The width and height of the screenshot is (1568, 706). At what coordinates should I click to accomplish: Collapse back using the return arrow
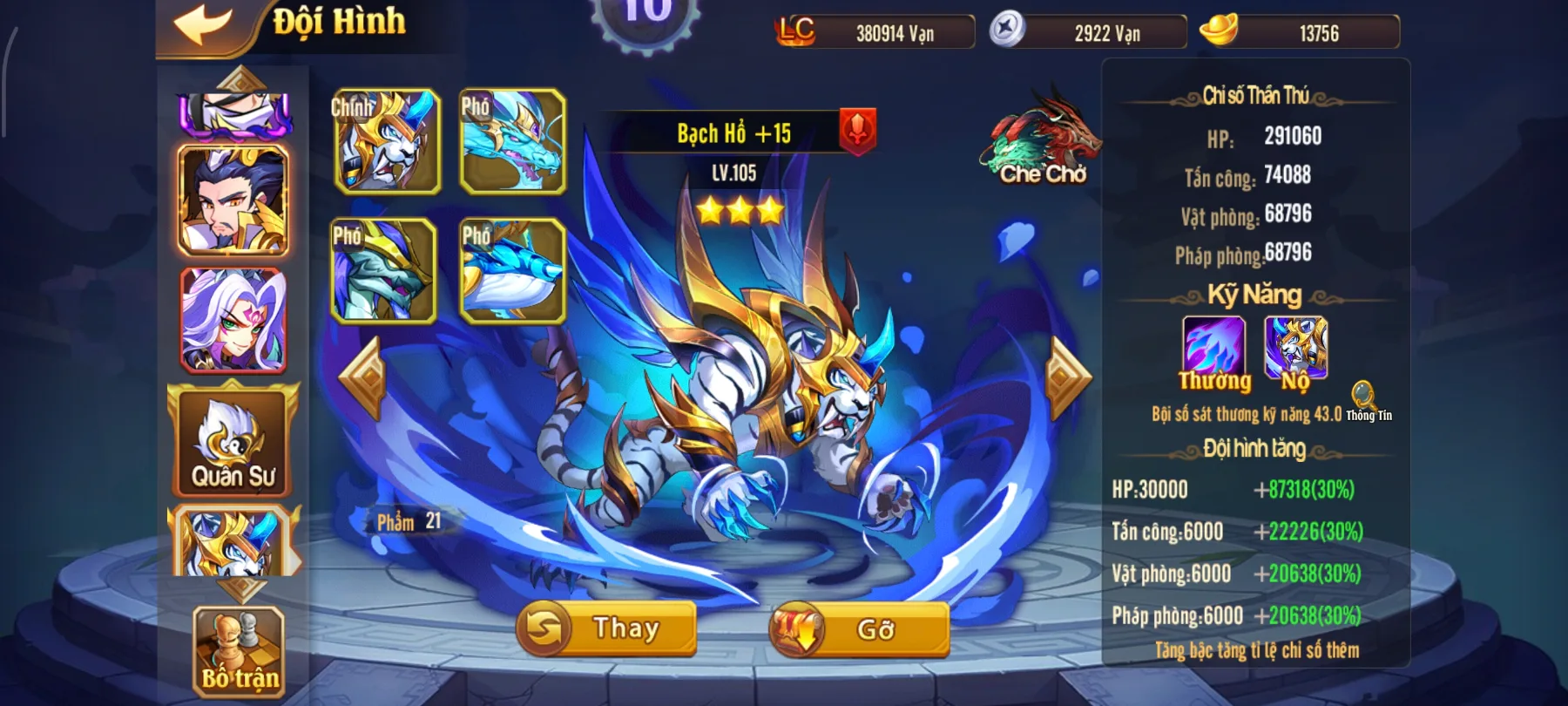[x=204, y=24]
